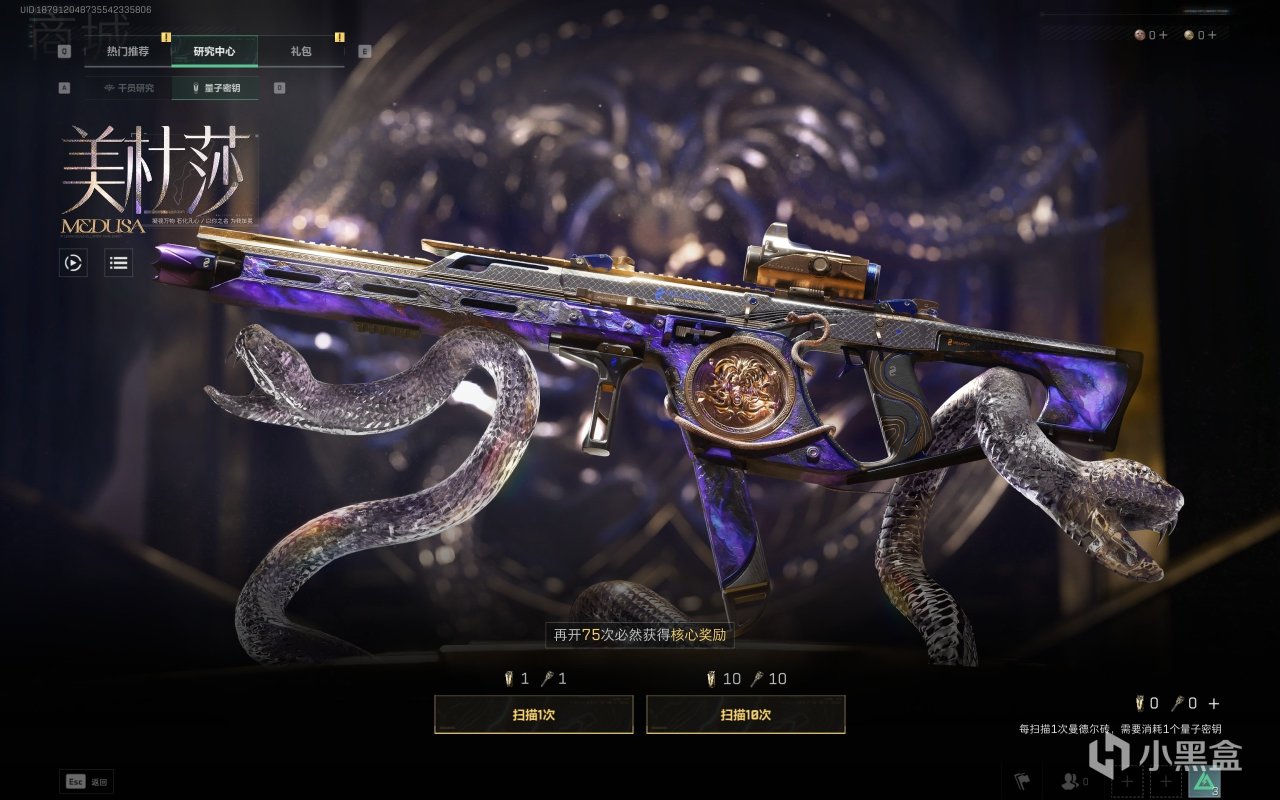This screenshot has height=800, width=1280.
Task: Play the Medusa preview video
Action: click(x=73, y=263)
